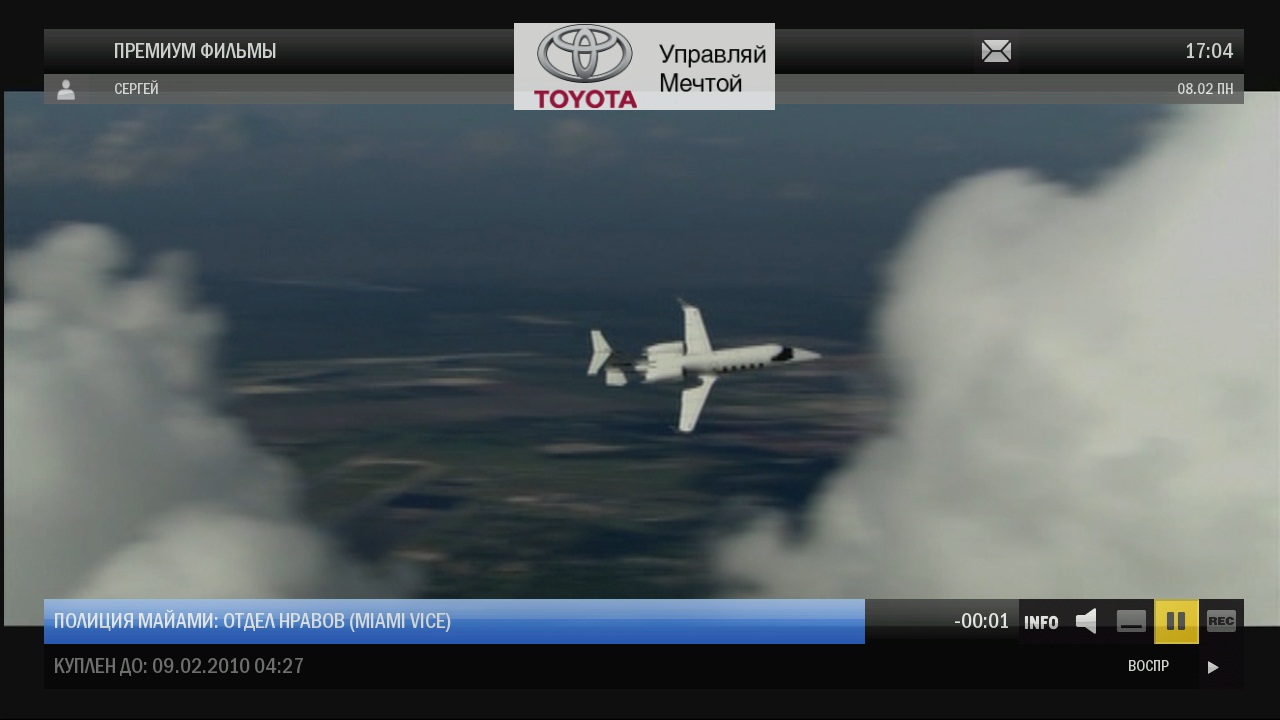Click the СЕРГЕЙ username label
1280x720 pixels.
tap(136, 90)
